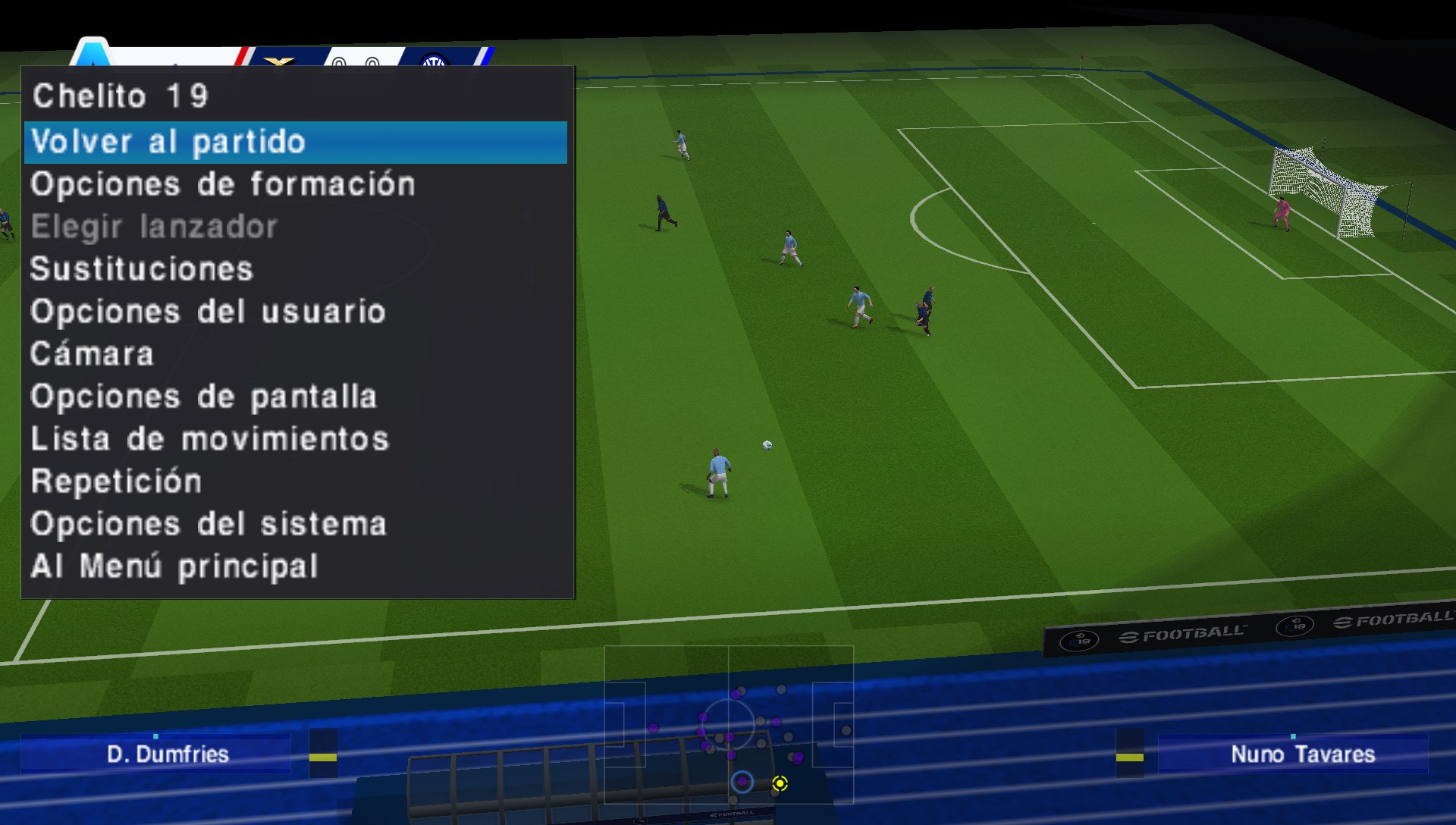The width and height of the screenshot is (1456, 825).
Task: Open "Opciones de pantalla"
Action: (203, 396)
